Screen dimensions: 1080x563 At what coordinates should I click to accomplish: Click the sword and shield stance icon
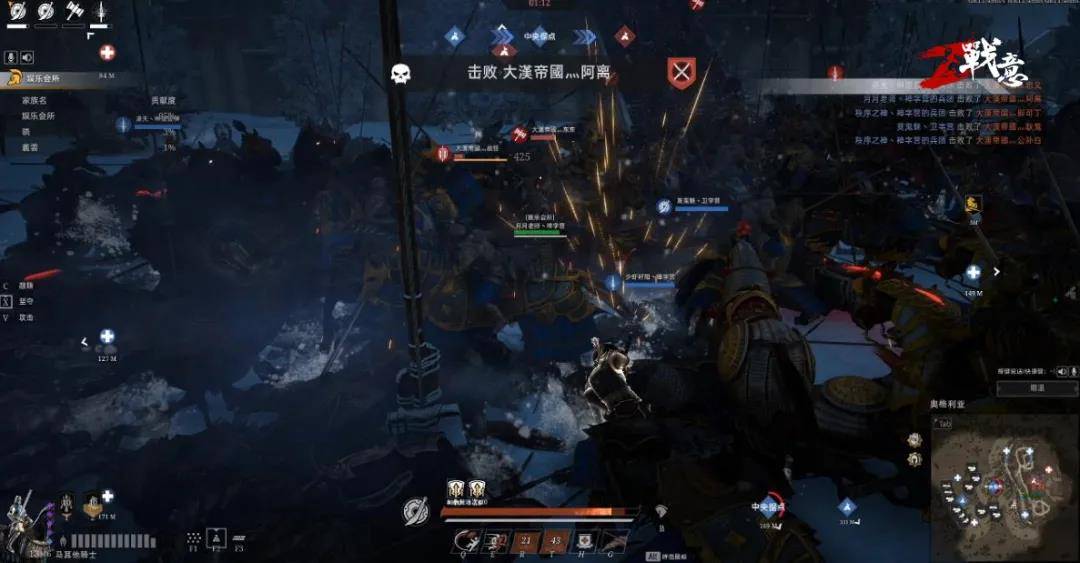click(416, 512)
